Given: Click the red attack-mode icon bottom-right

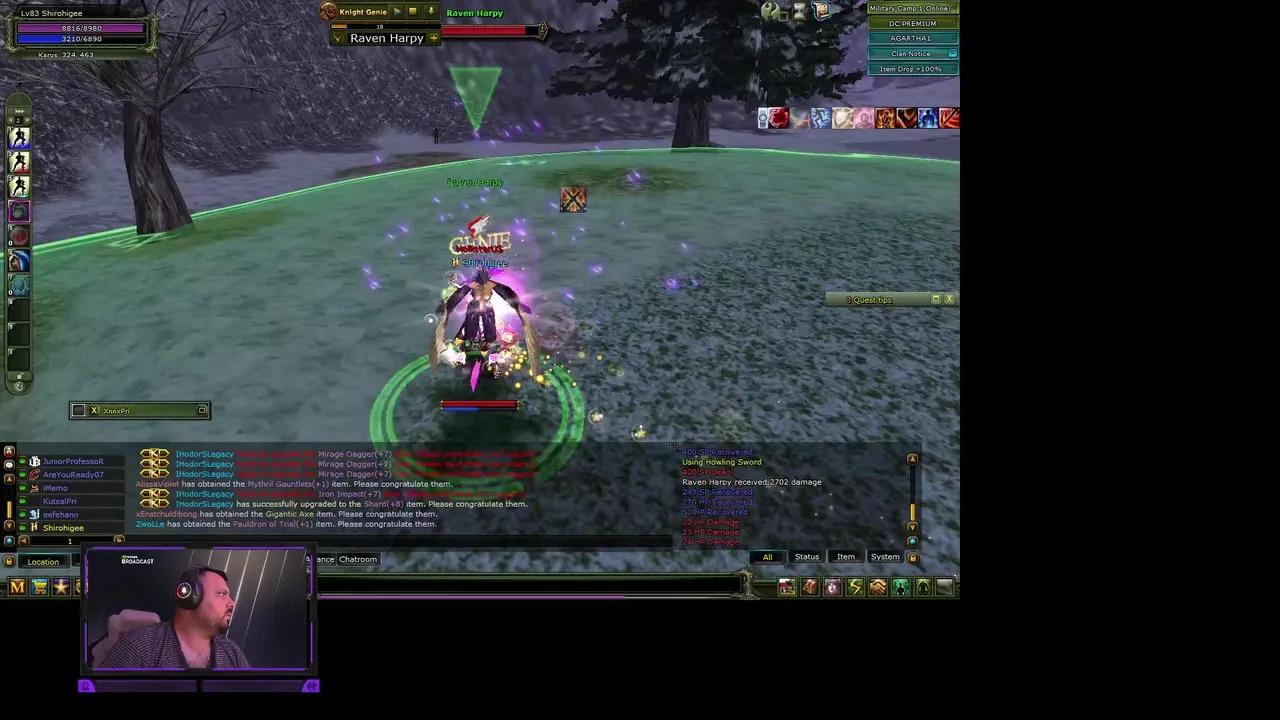Looking at the screenshot, I should point(809,587).
